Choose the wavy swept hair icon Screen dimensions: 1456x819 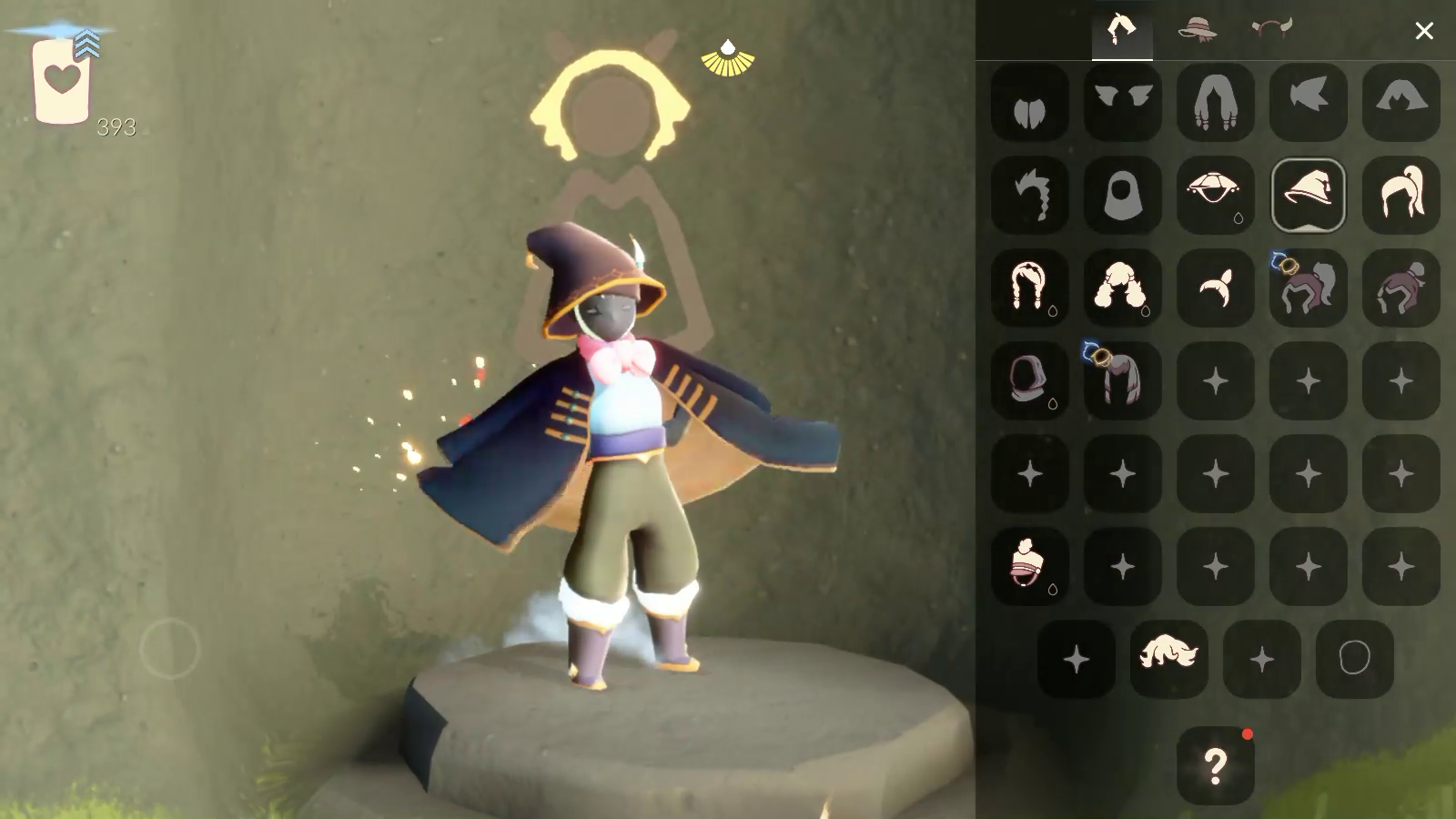click(1168, 659)
